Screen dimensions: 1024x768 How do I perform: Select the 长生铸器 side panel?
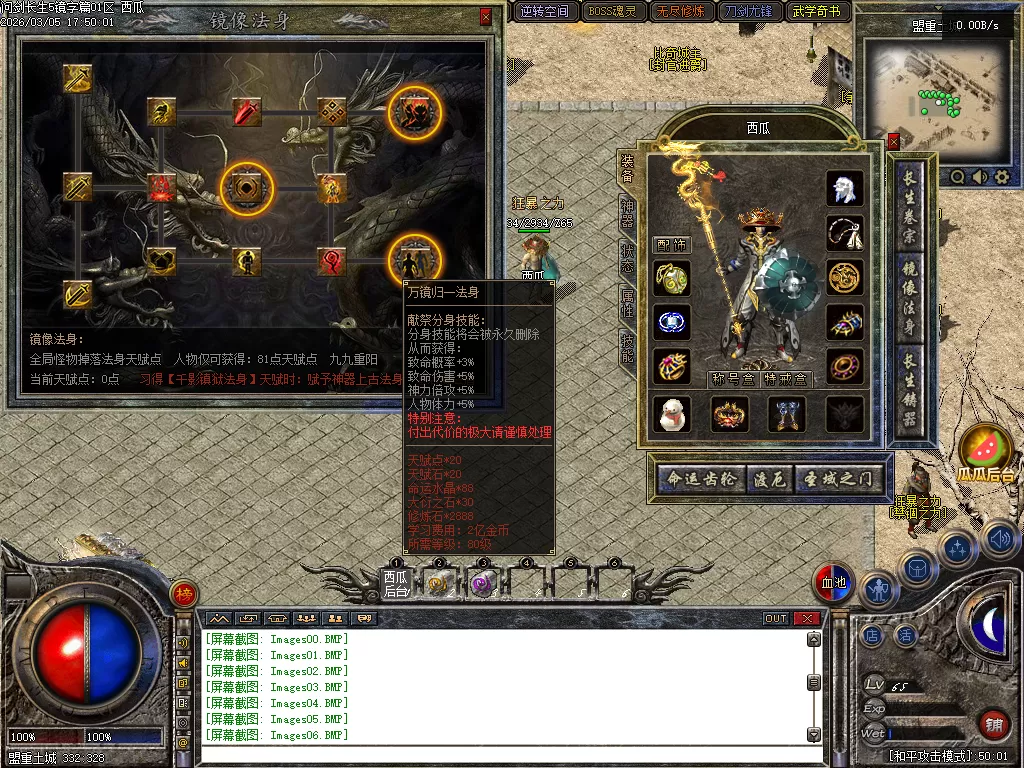pyautogui.click(x=909, y=392)
